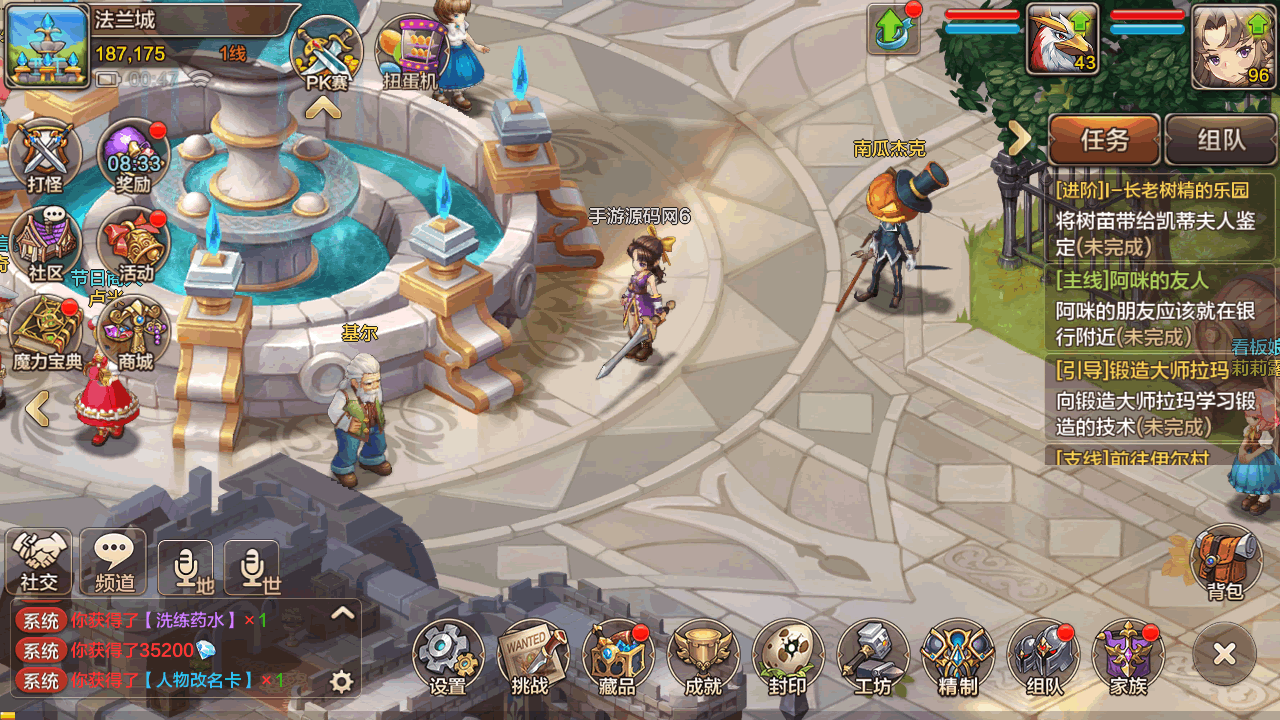Open the 设置 settings gear menu
Image resolution: width=1280 pixels, height=720 pixels.
[447, 656]
